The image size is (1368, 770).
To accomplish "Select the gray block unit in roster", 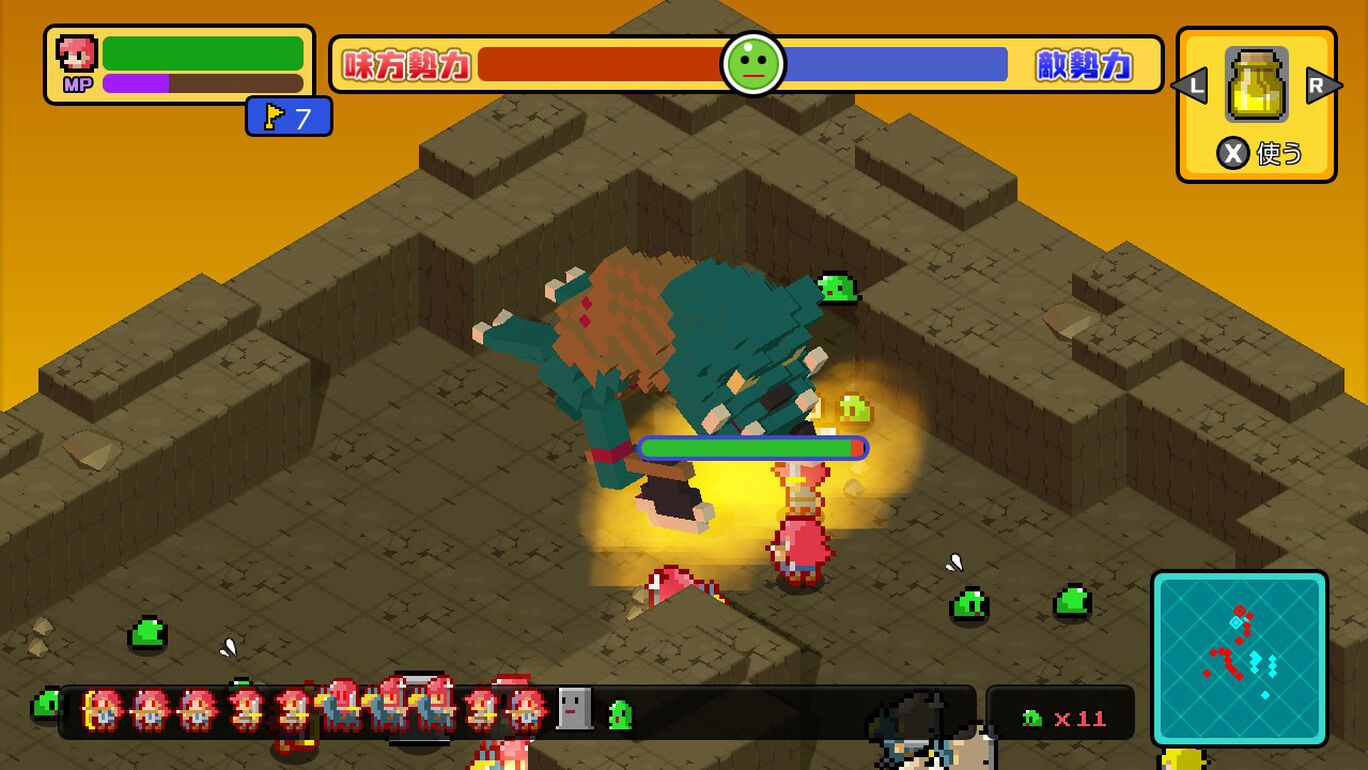I will (574, 709).
